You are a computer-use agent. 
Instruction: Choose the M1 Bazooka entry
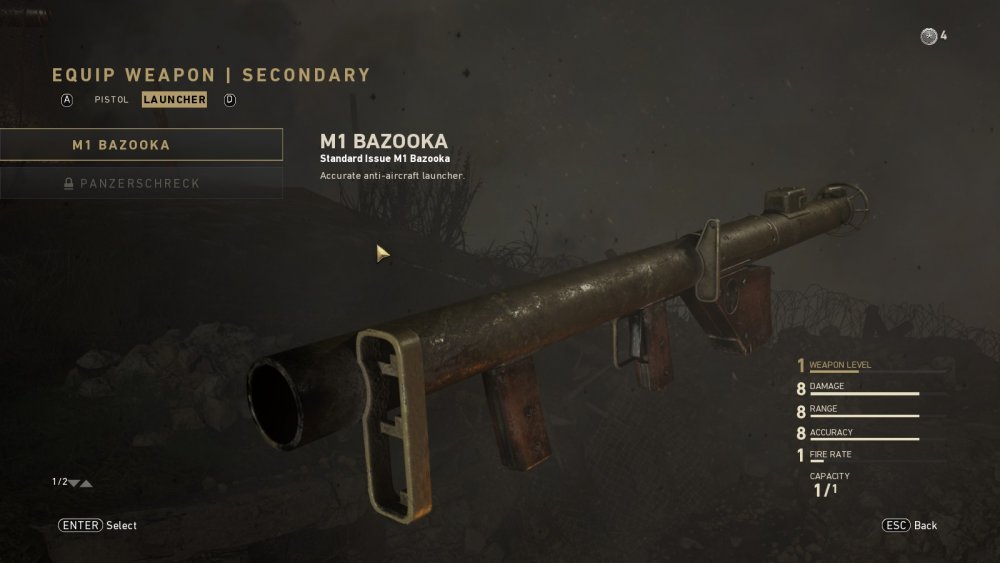(141, 145)
